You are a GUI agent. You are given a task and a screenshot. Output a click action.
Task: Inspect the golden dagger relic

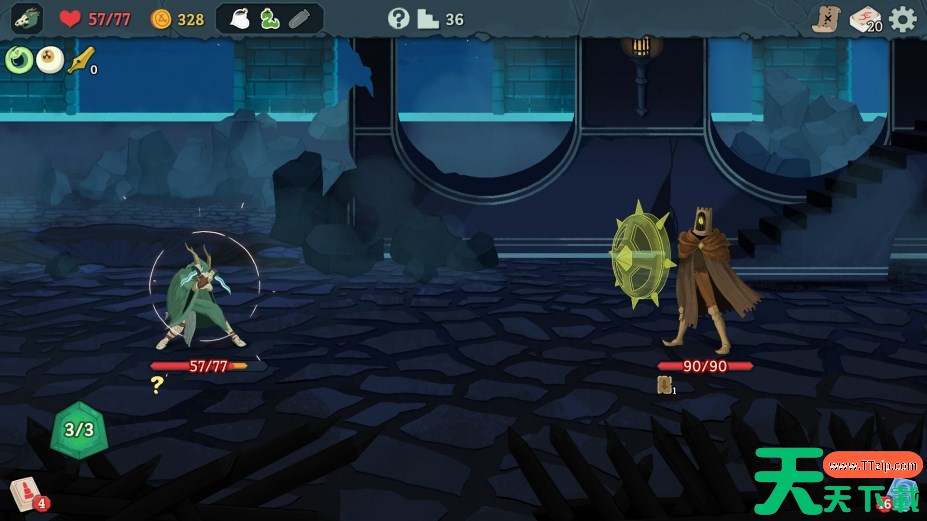tap(80, 60)
